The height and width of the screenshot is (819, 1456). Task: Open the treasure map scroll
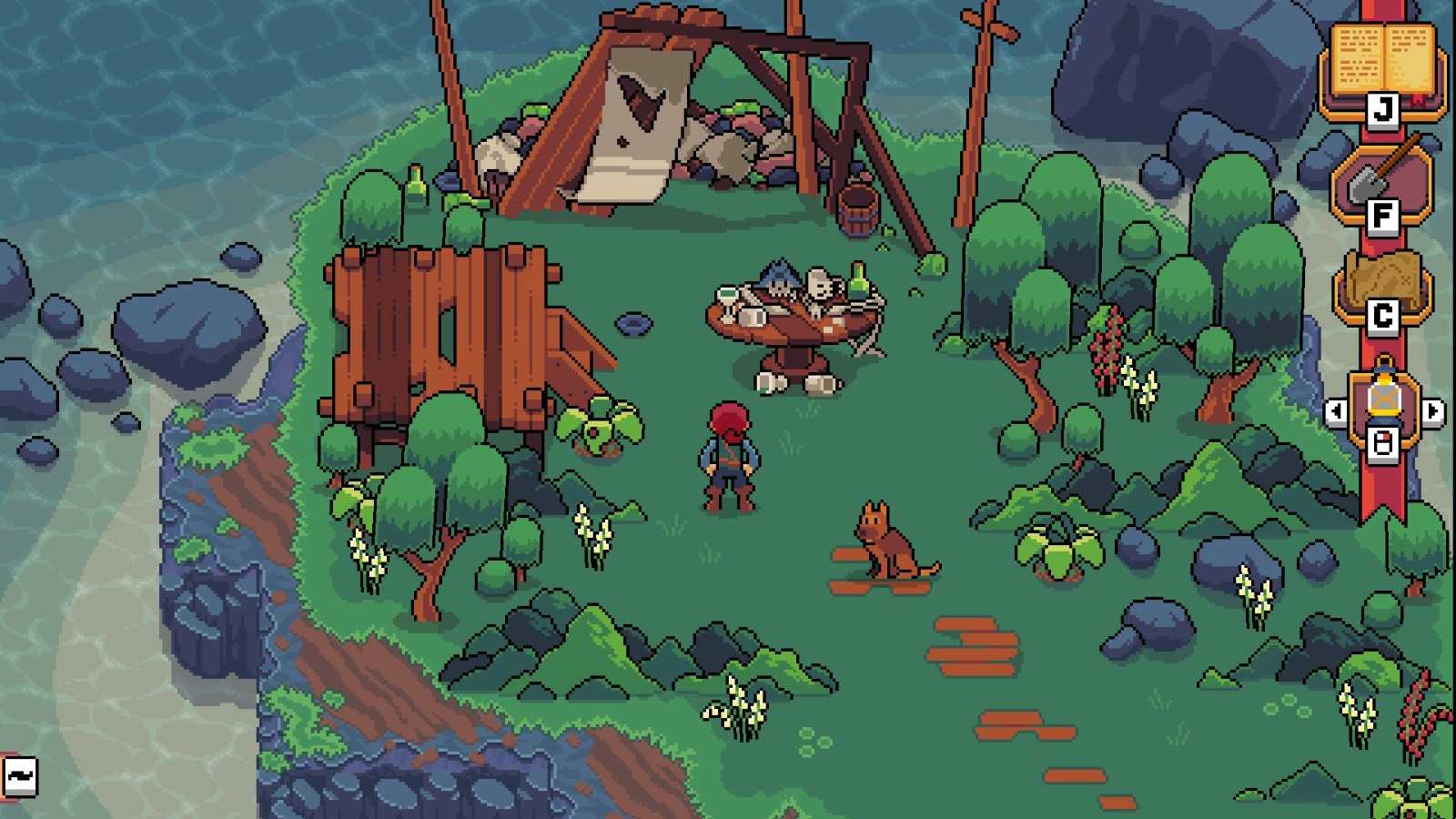coord(1382,280)
